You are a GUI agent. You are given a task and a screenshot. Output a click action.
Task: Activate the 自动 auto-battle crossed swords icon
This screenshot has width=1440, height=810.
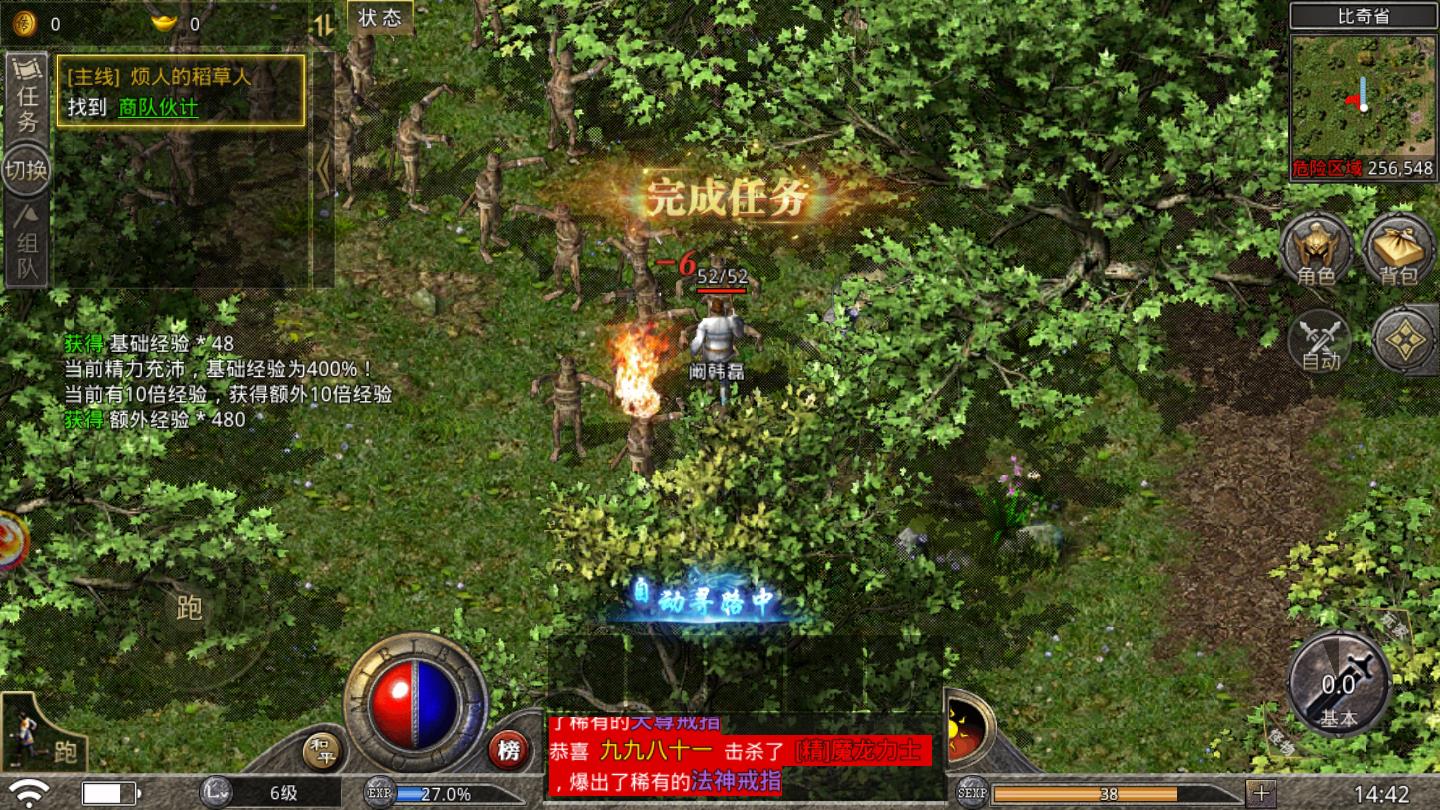point(1322,343)
